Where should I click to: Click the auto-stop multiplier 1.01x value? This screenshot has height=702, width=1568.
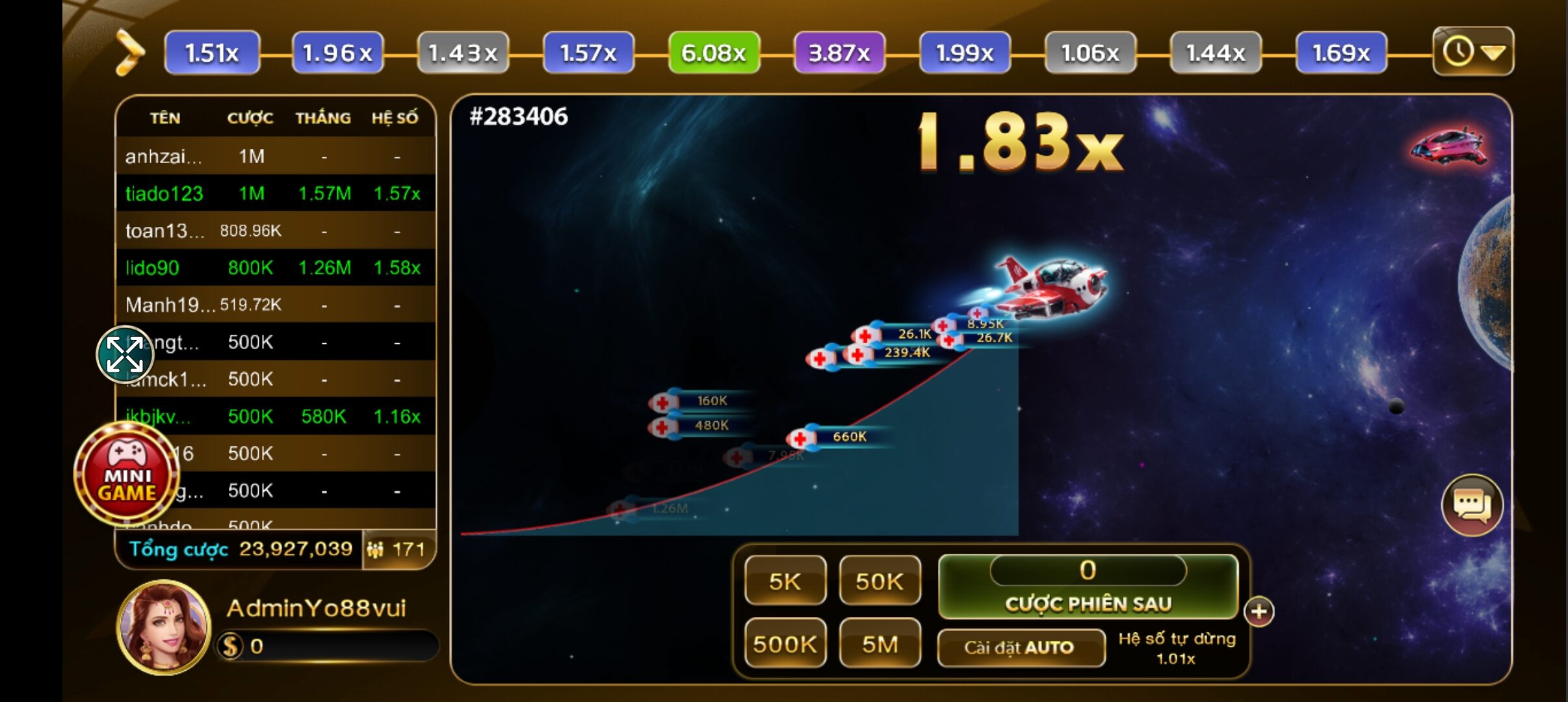tap(1176, 658)
